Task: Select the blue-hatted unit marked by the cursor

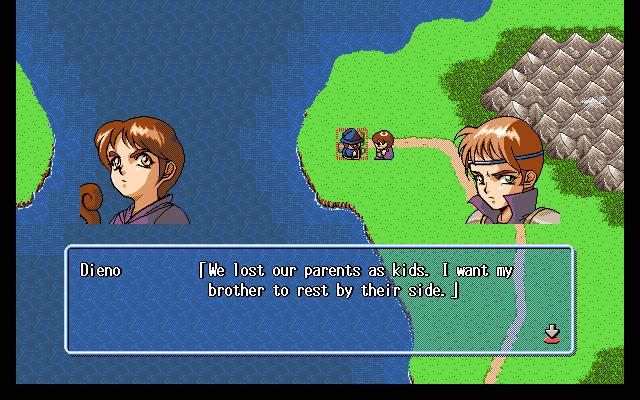Action: point(351,145)
